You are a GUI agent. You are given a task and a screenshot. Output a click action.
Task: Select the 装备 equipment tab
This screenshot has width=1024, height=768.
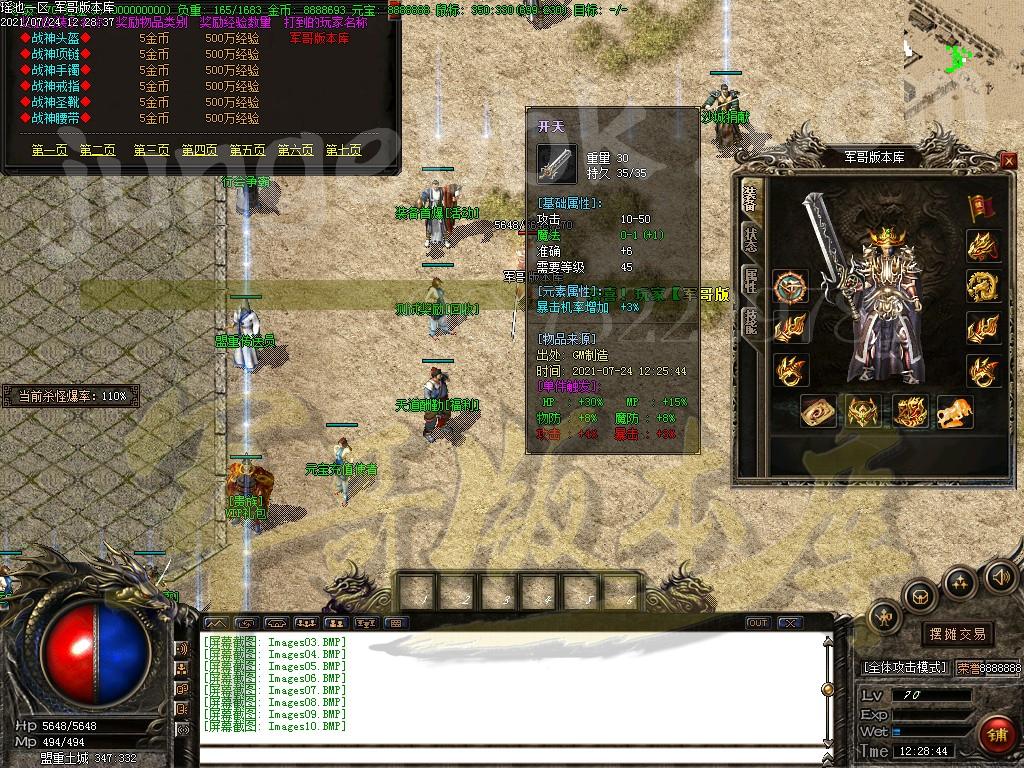point(749,198)
